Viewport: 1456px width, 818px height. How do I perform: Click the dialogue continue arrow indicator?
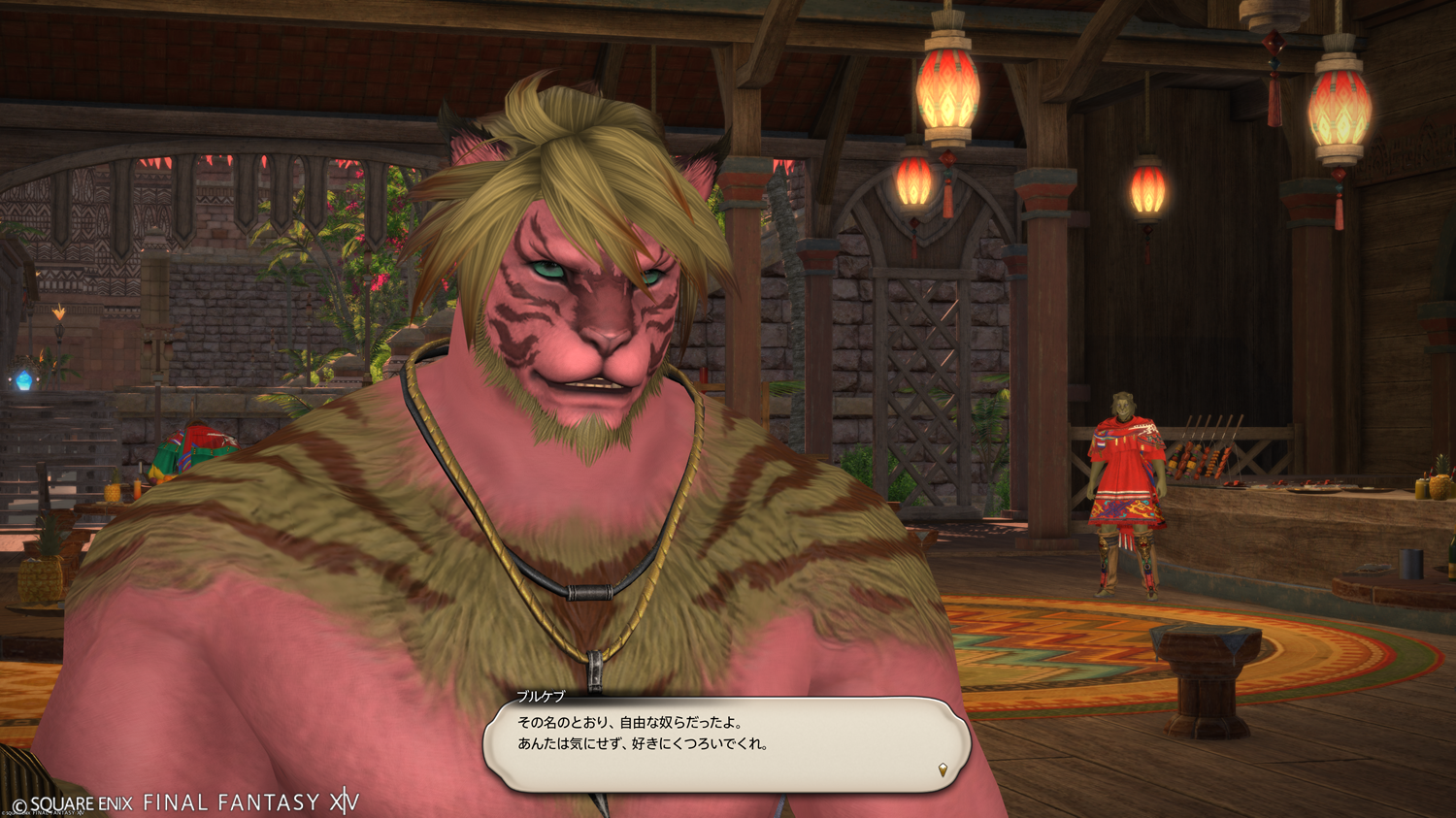click(942, 770)
